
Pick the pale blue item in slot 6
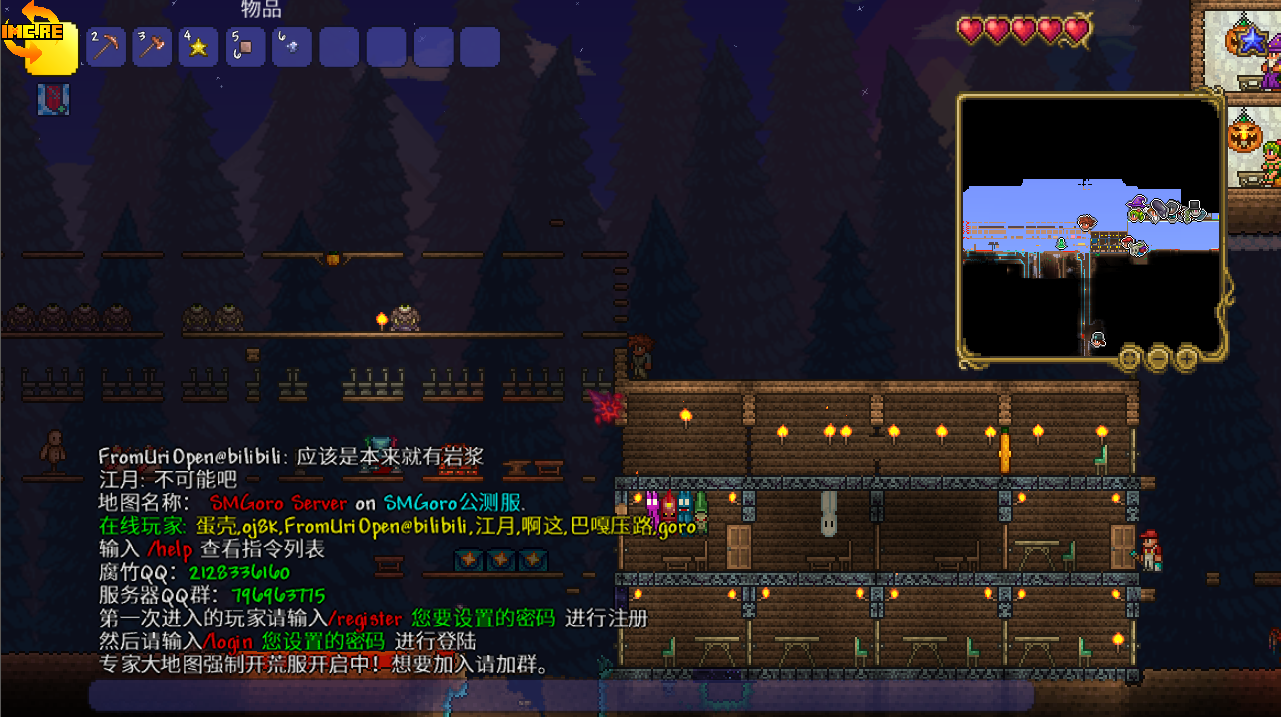[x=292, y=47]
